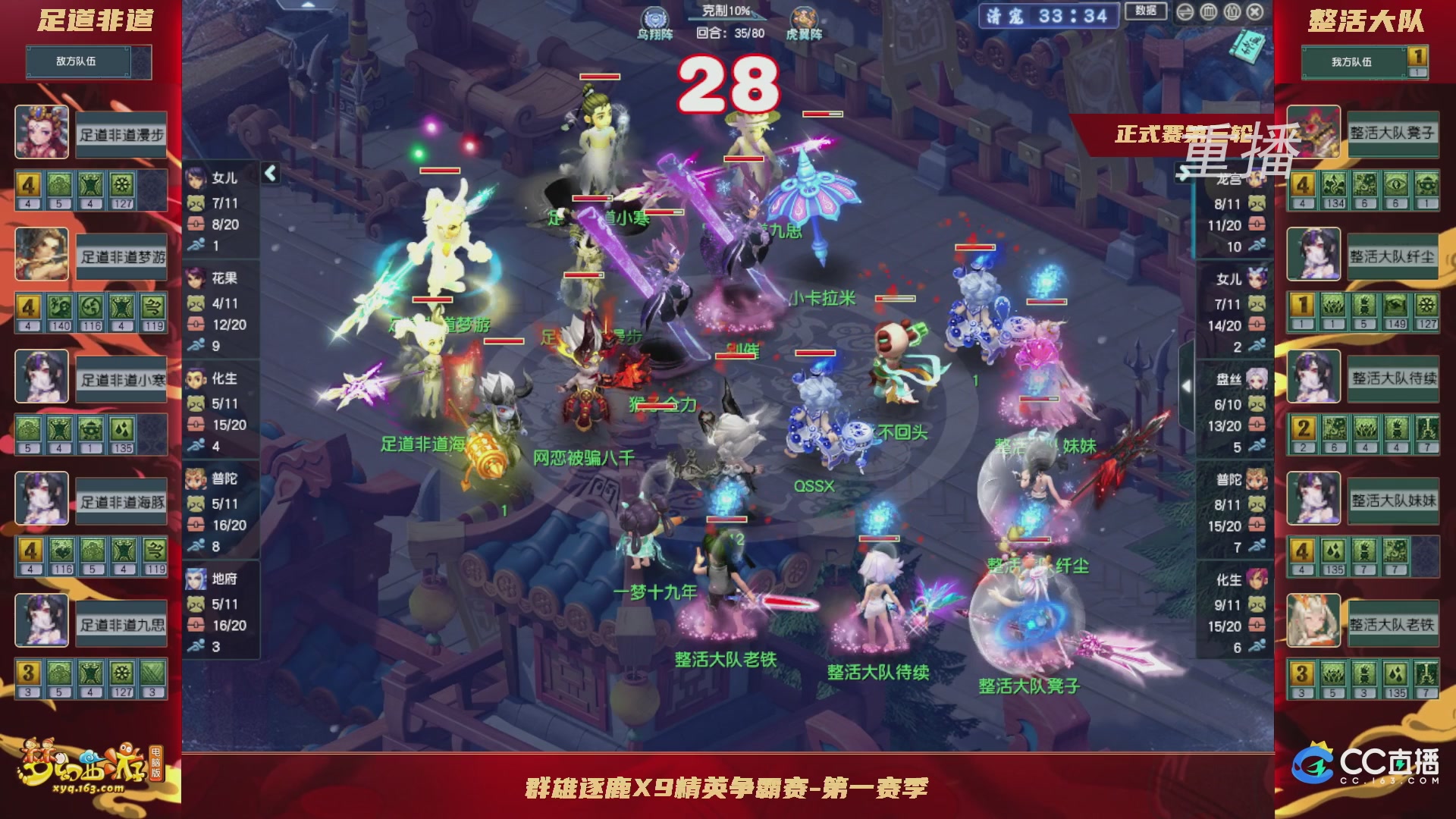Select the skill icon numbered 134 under 整活大队凳子
Screen dimensions: 1456x819
point(1334,184)
